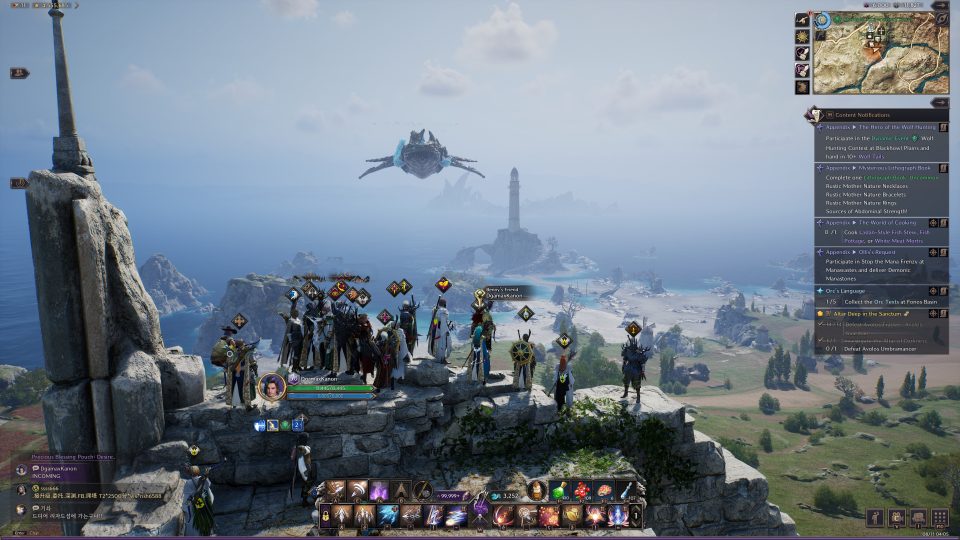Select the red berries consumable slot
This screenshot has height=540, width=960.
pos(581,491)
